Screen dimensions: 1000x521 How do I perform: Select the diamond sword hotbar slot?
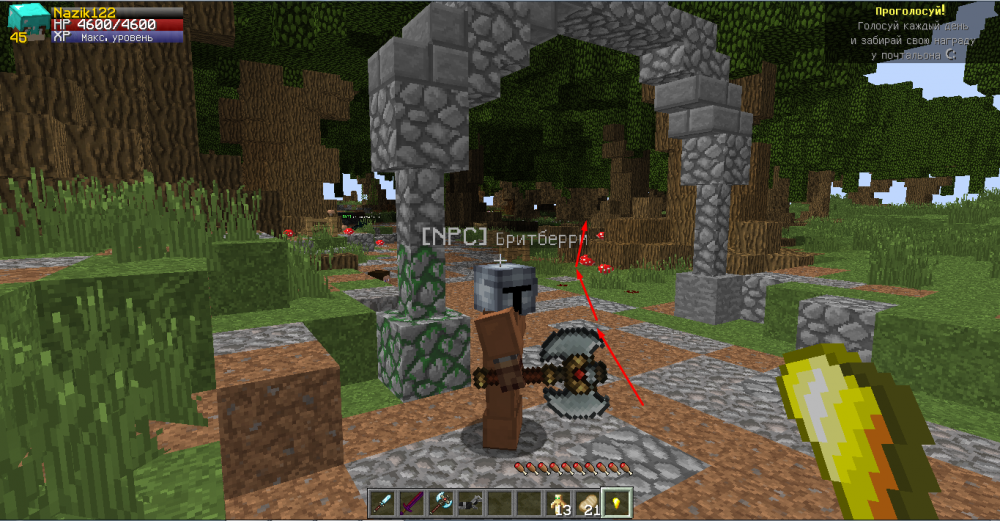click(x=383, y=502)
